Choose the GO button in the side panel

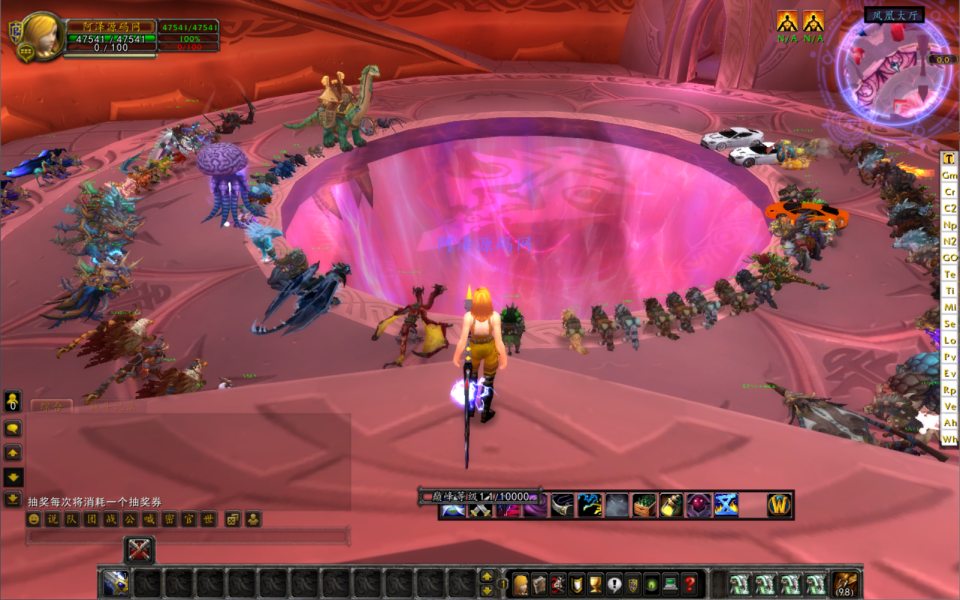[949, 257]
